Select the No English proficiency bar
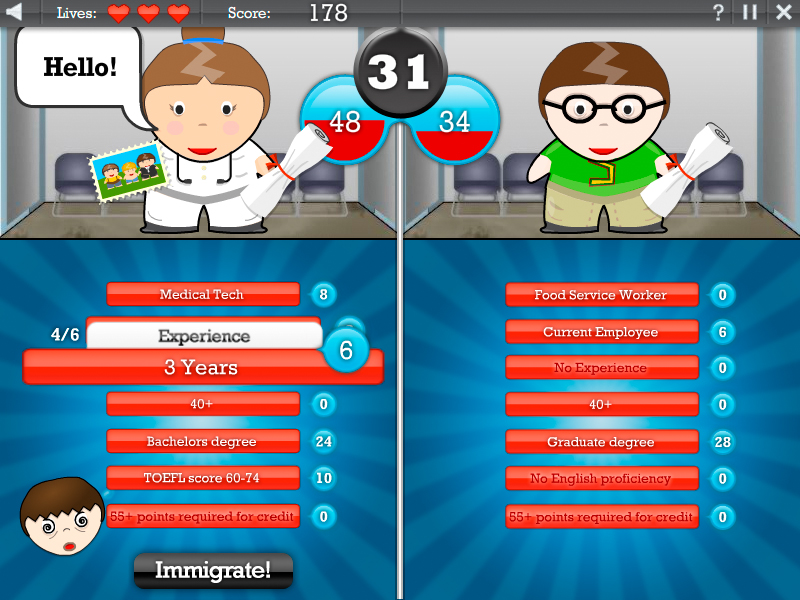 click(601, 478)
